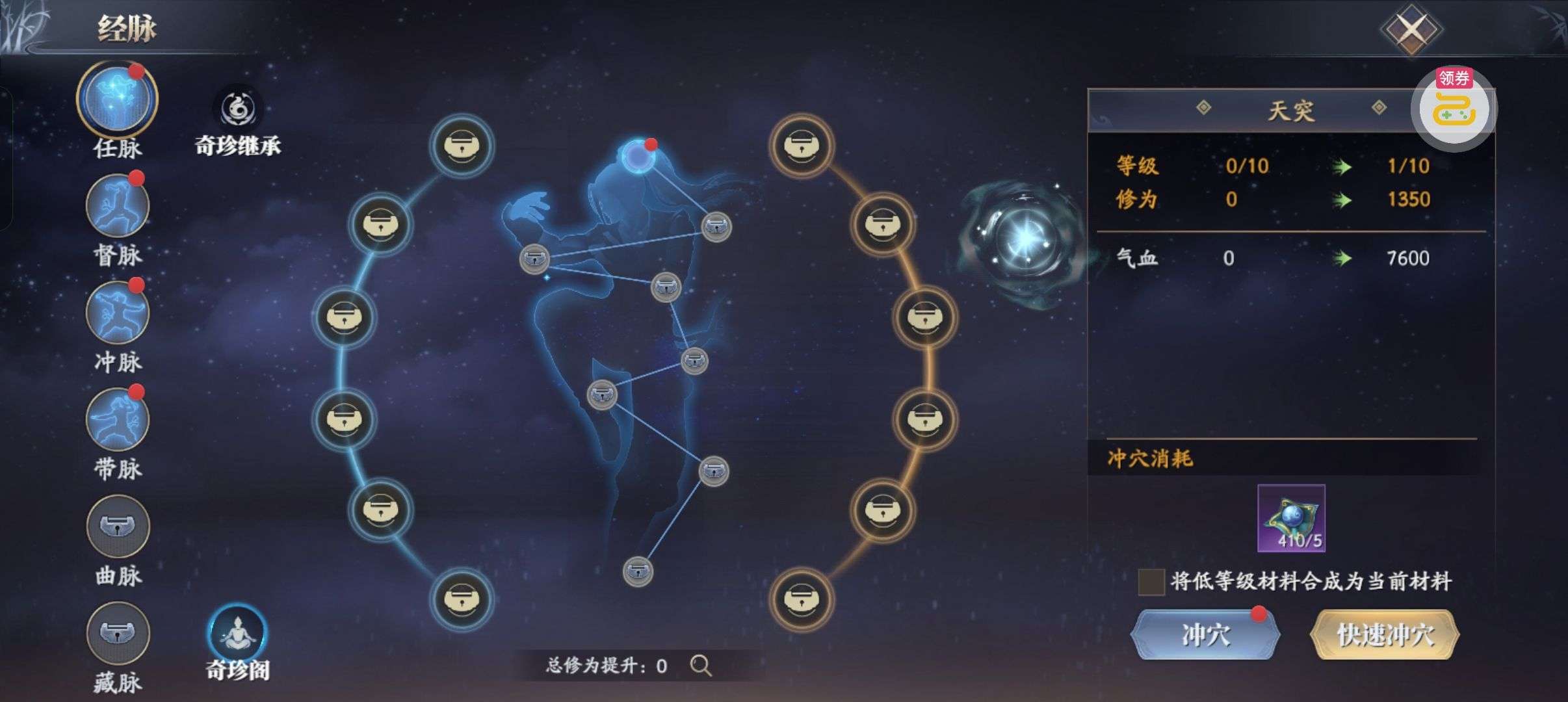Select the locked 曲脉 meridian
The width and height of the screenshot is (1568, 702).
pos(117,526)
